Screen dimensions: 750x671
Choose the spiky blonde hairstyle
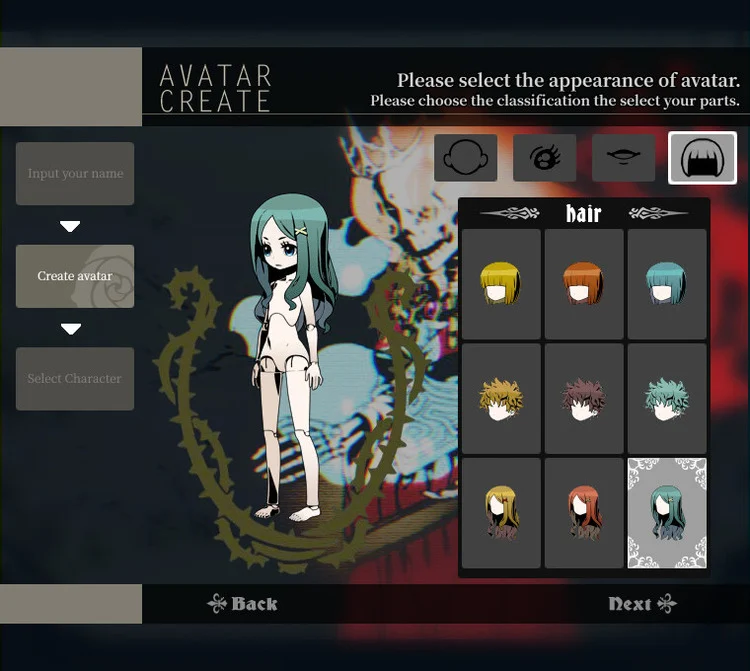(501, 398)
